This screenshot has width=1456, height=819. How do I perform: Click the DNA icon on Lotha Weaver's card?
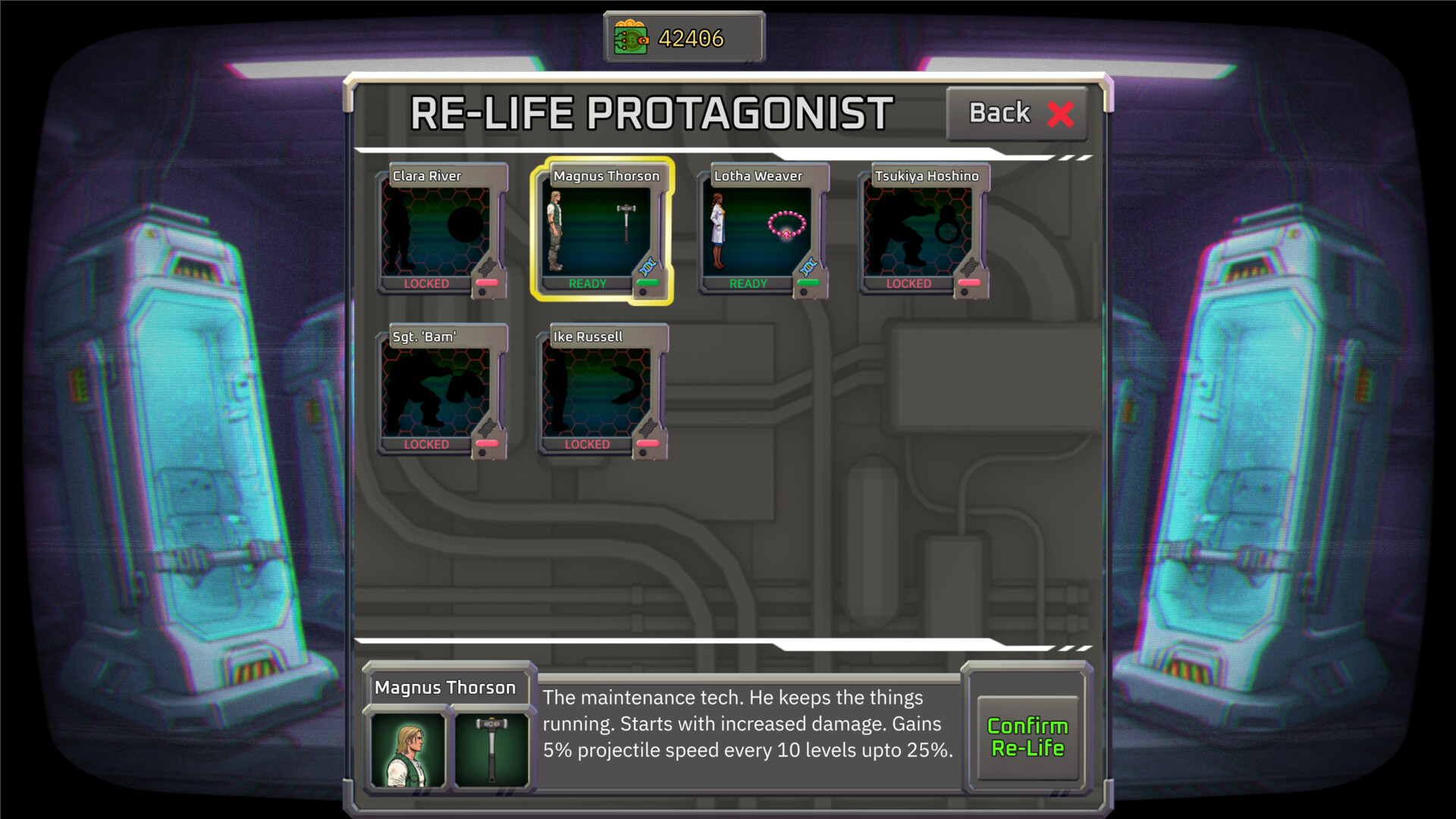807,267
